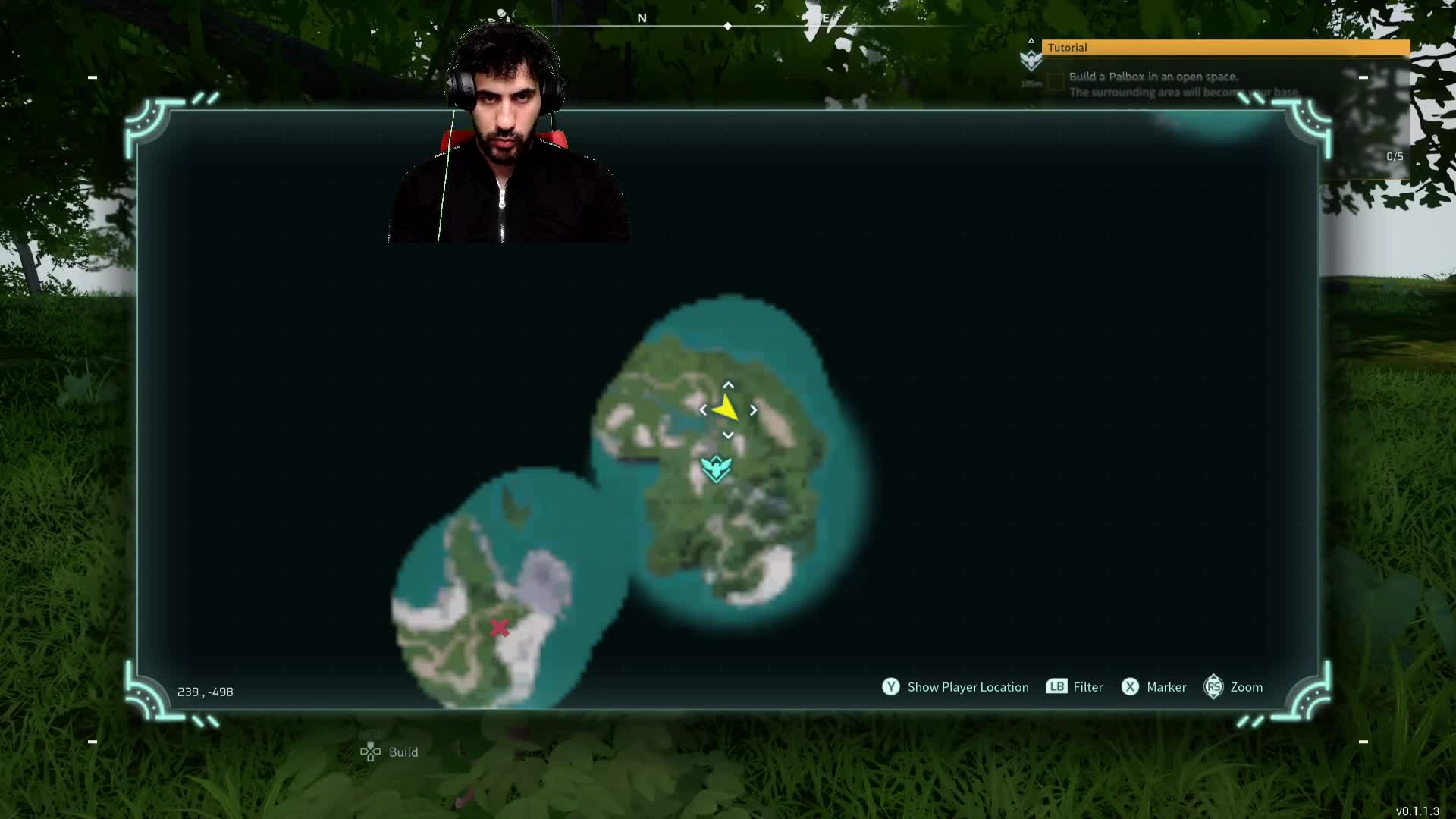Click the X controller icon beside Marker

click(x=1131, y=687)
